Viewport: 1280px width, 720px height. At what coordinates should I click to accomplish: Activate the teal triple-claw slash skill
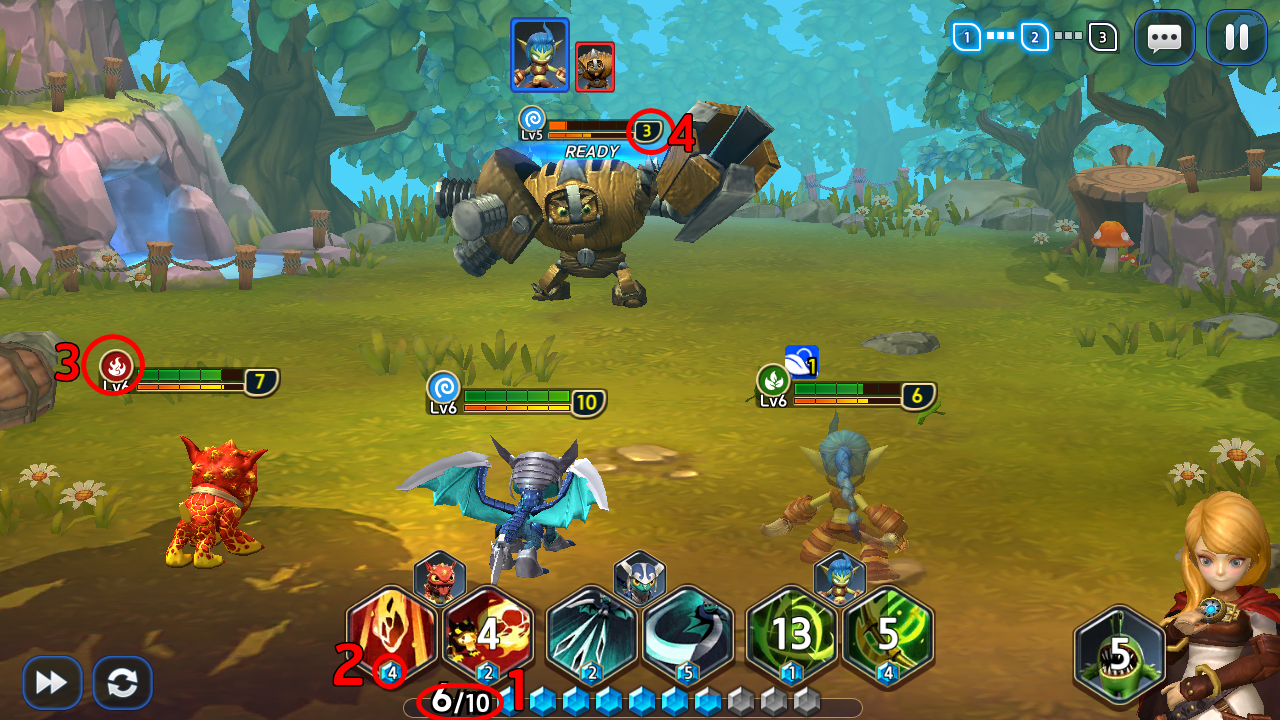[x=591, y=634]
